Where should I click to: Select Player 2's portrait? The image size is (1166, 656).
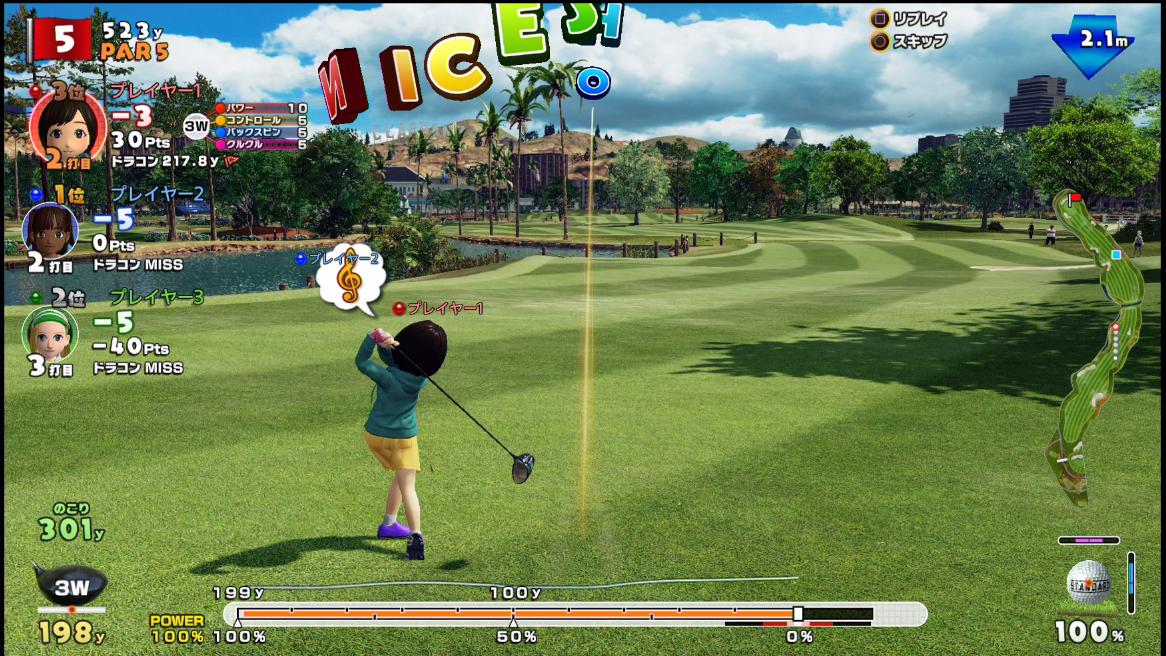[x=49, y=230]
